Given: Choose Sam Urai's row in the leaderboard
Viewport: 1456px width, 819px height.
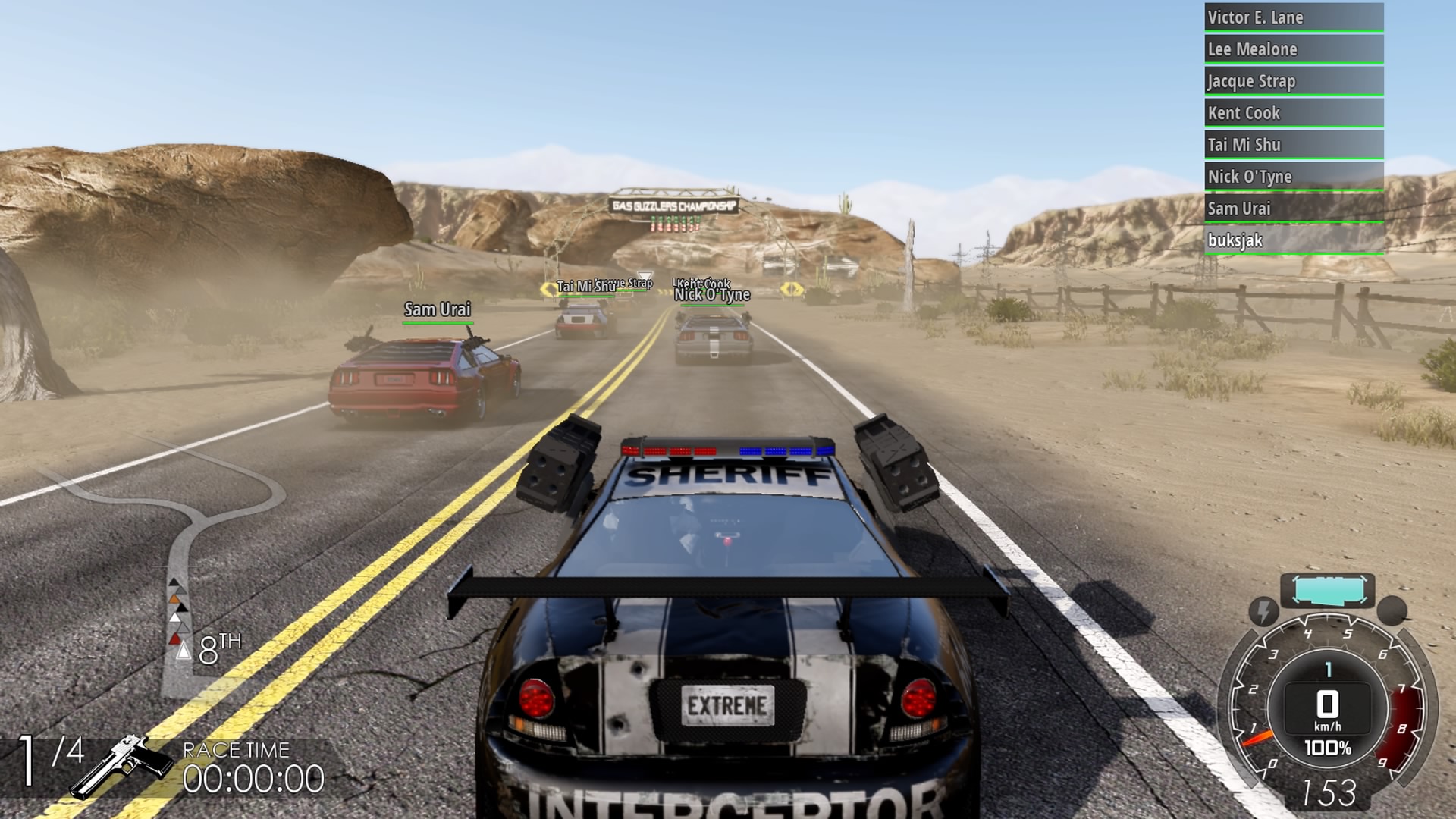Looking at the screenshot, I should tap(1293, 209).
